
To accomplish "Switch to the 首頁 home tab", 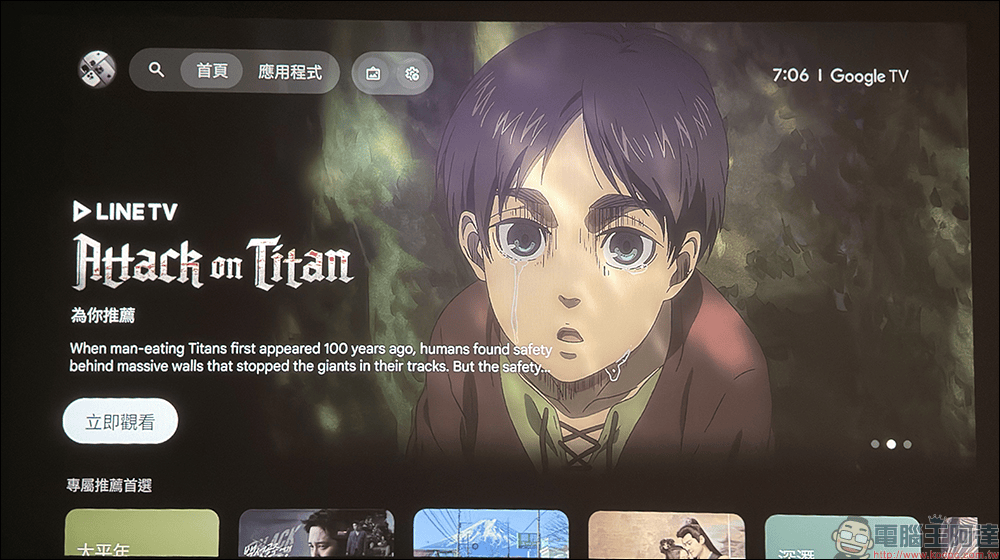I will (x=212, y=72).
